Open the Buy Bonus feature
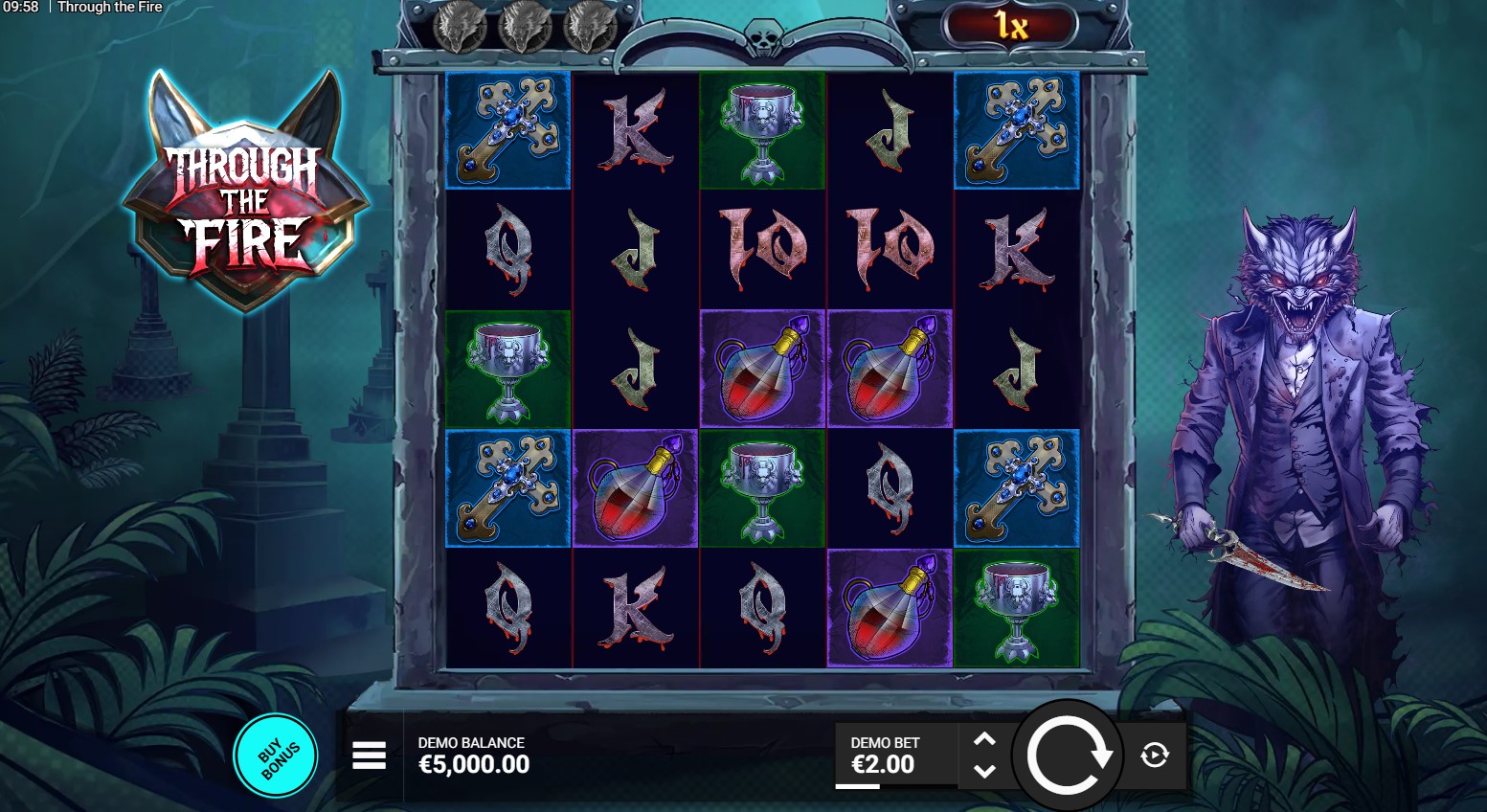Viewport: 1487px width, 812px height. point(276,756)
